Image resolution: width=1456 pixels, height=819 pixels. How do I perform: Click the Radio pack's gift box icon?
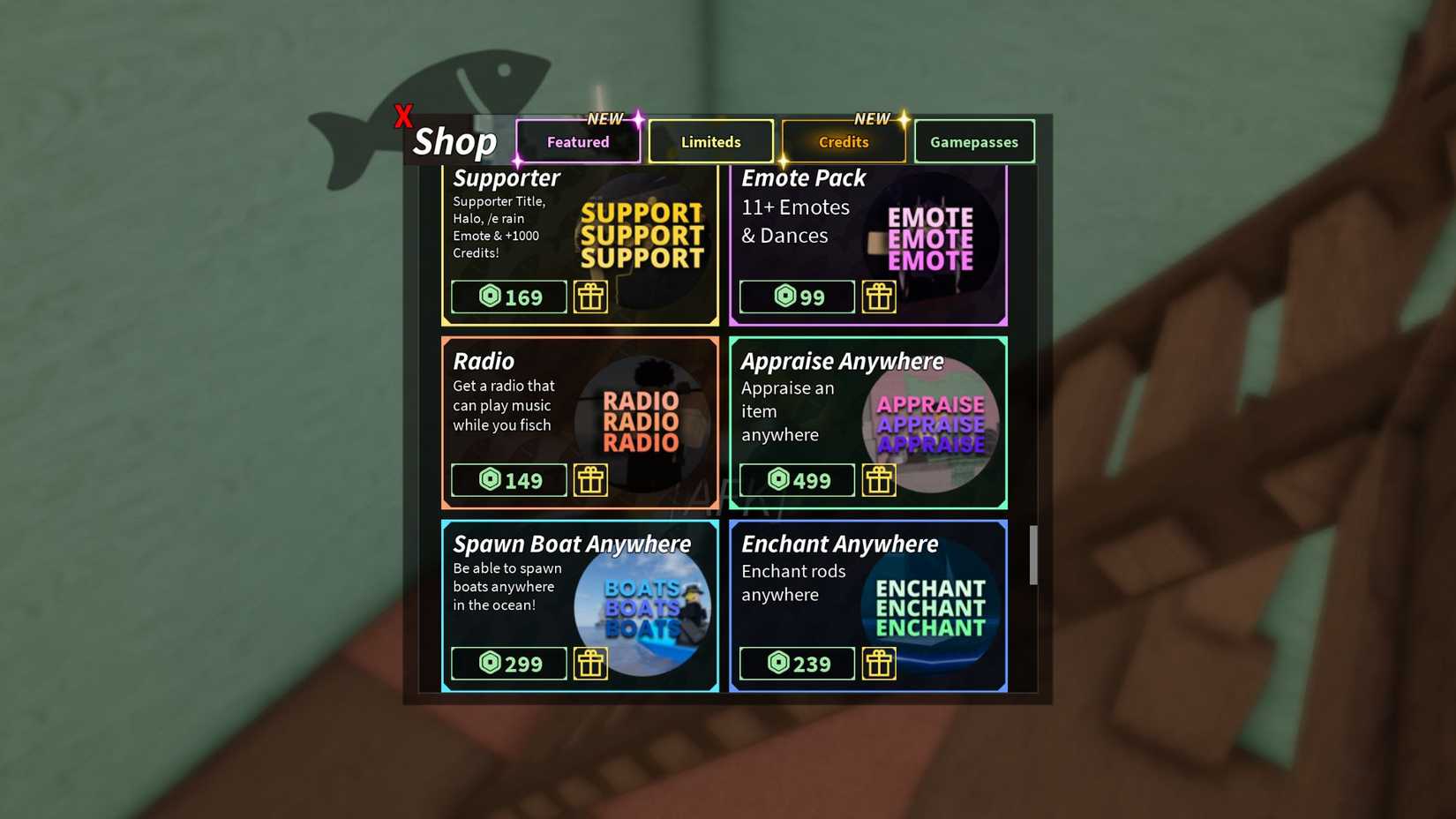(591, 480)
